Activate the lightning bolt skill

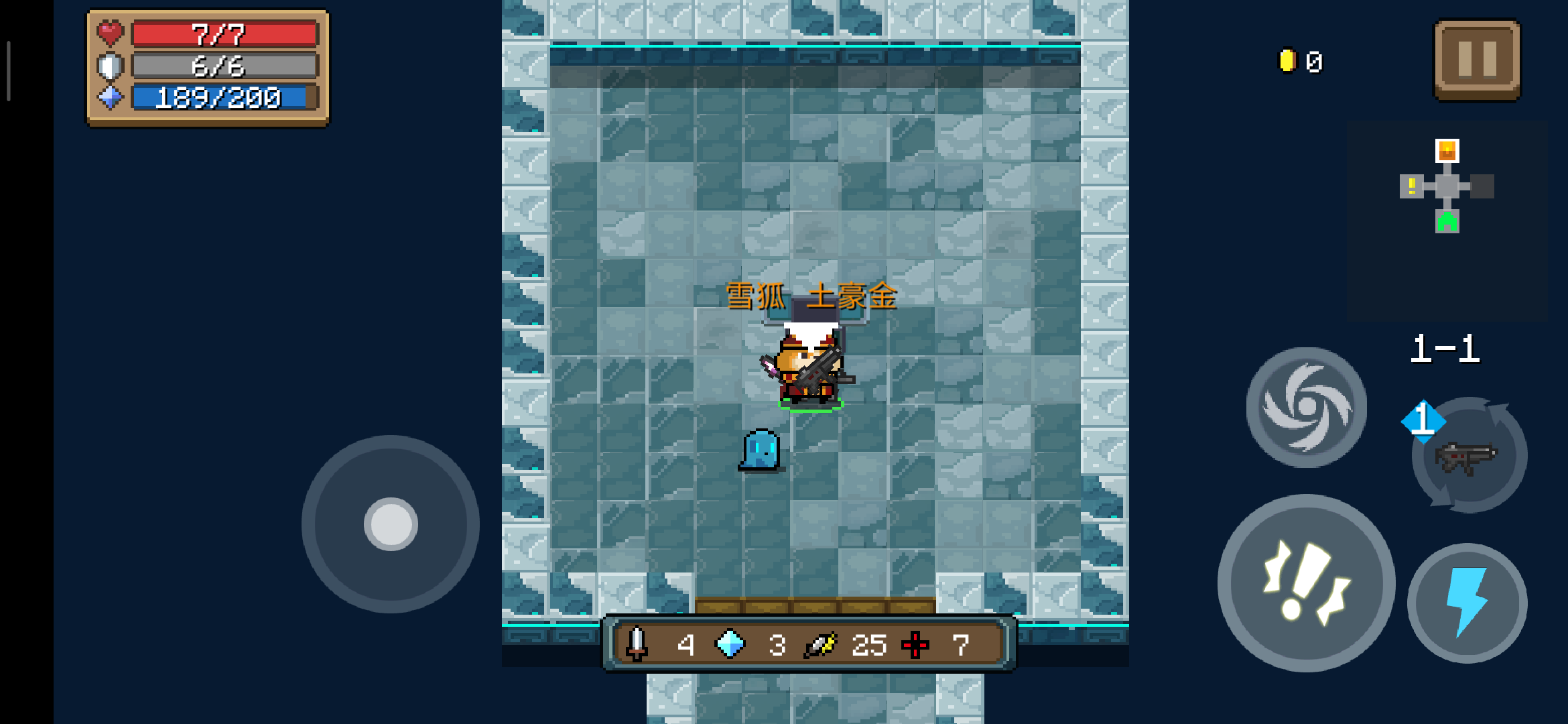tap(1467, 602)
